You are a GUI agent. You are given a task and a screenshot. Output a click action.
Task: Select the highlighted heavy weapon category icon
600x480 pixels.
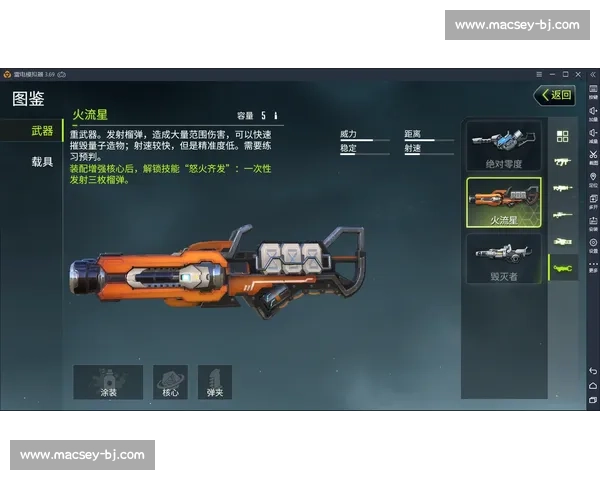(562, 268)
